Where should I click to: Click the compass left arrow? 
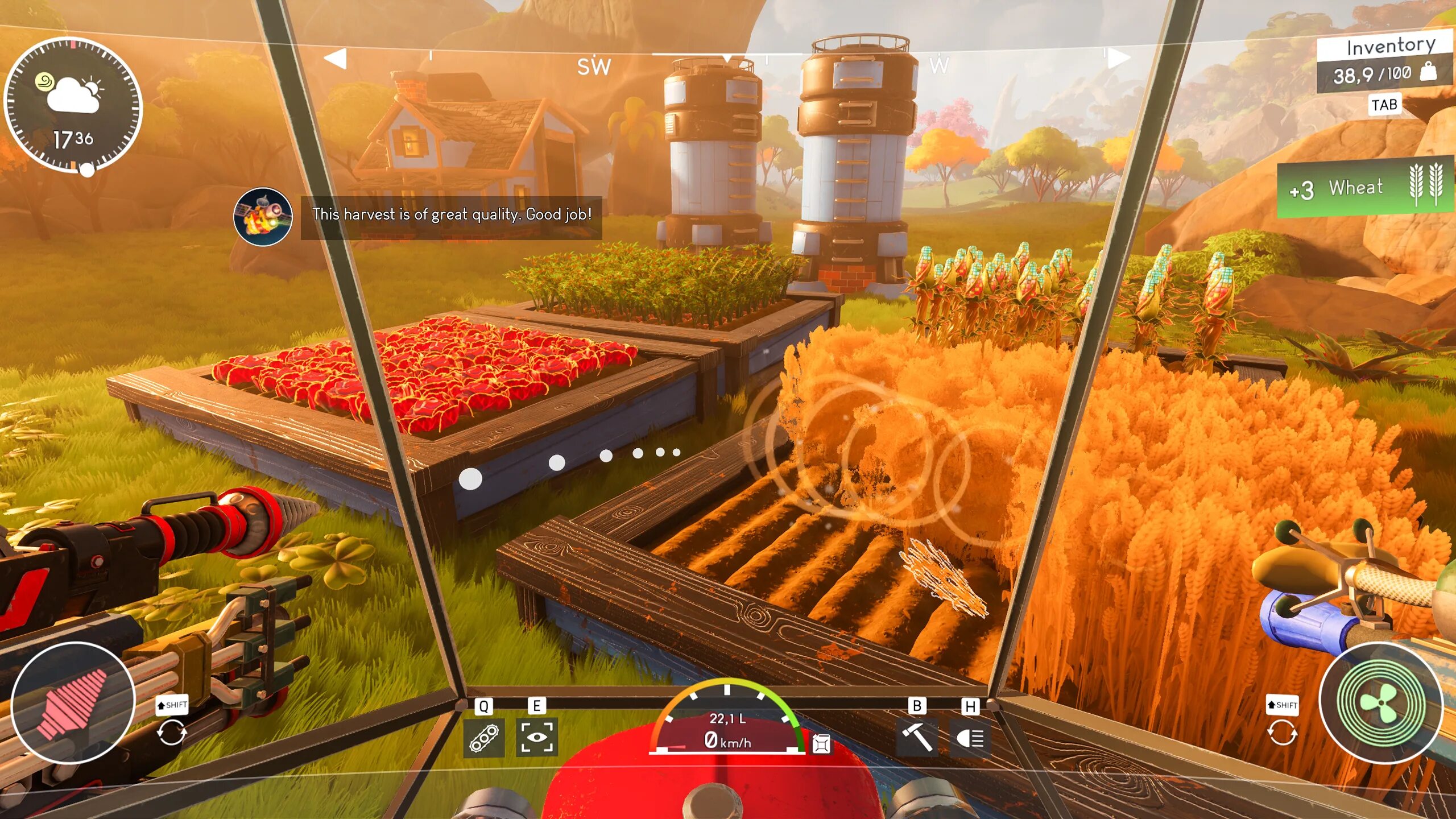(x=336, y=59)
